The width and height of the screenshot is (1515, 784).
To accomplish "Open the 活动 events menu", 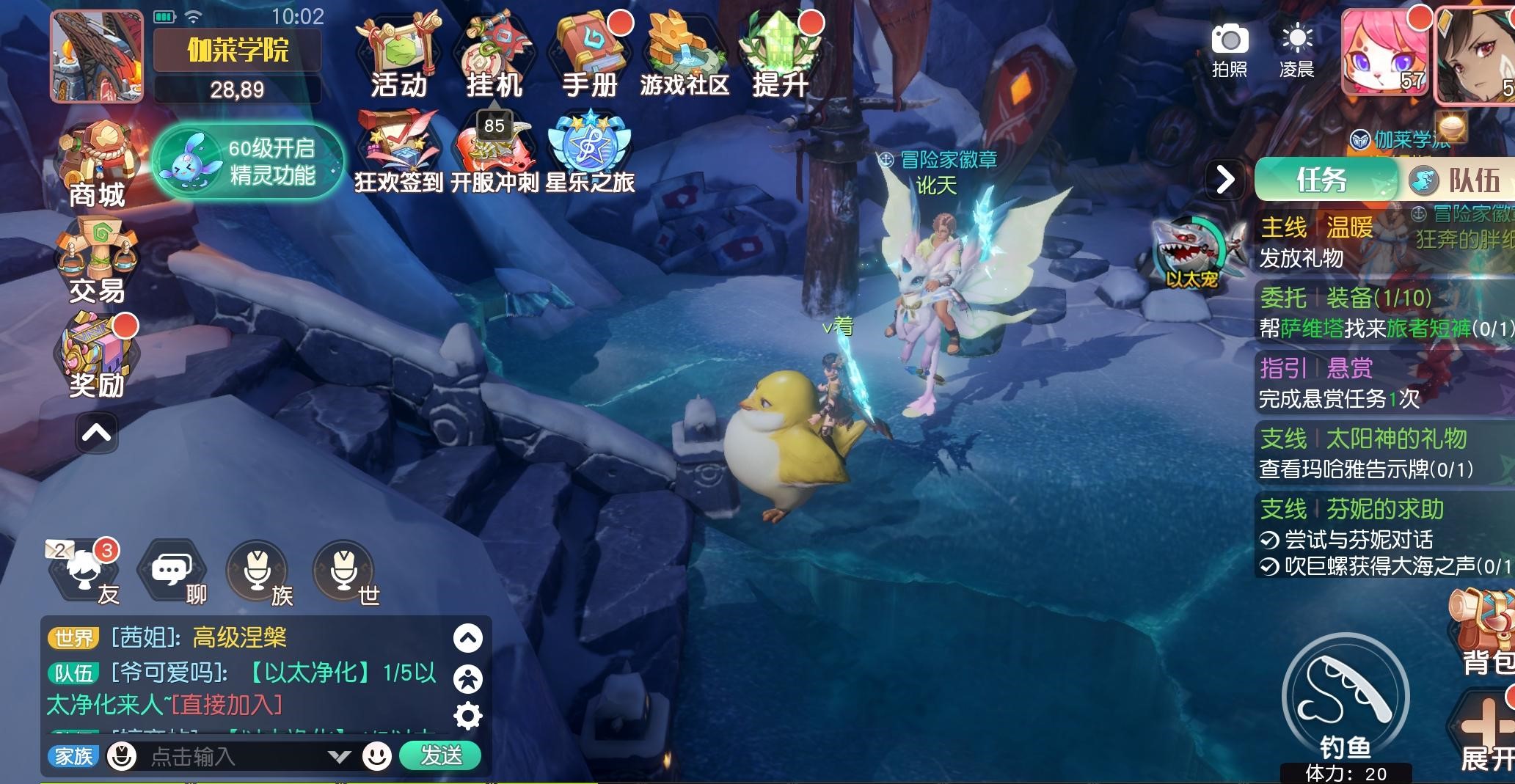I will [x=398, y=56].
